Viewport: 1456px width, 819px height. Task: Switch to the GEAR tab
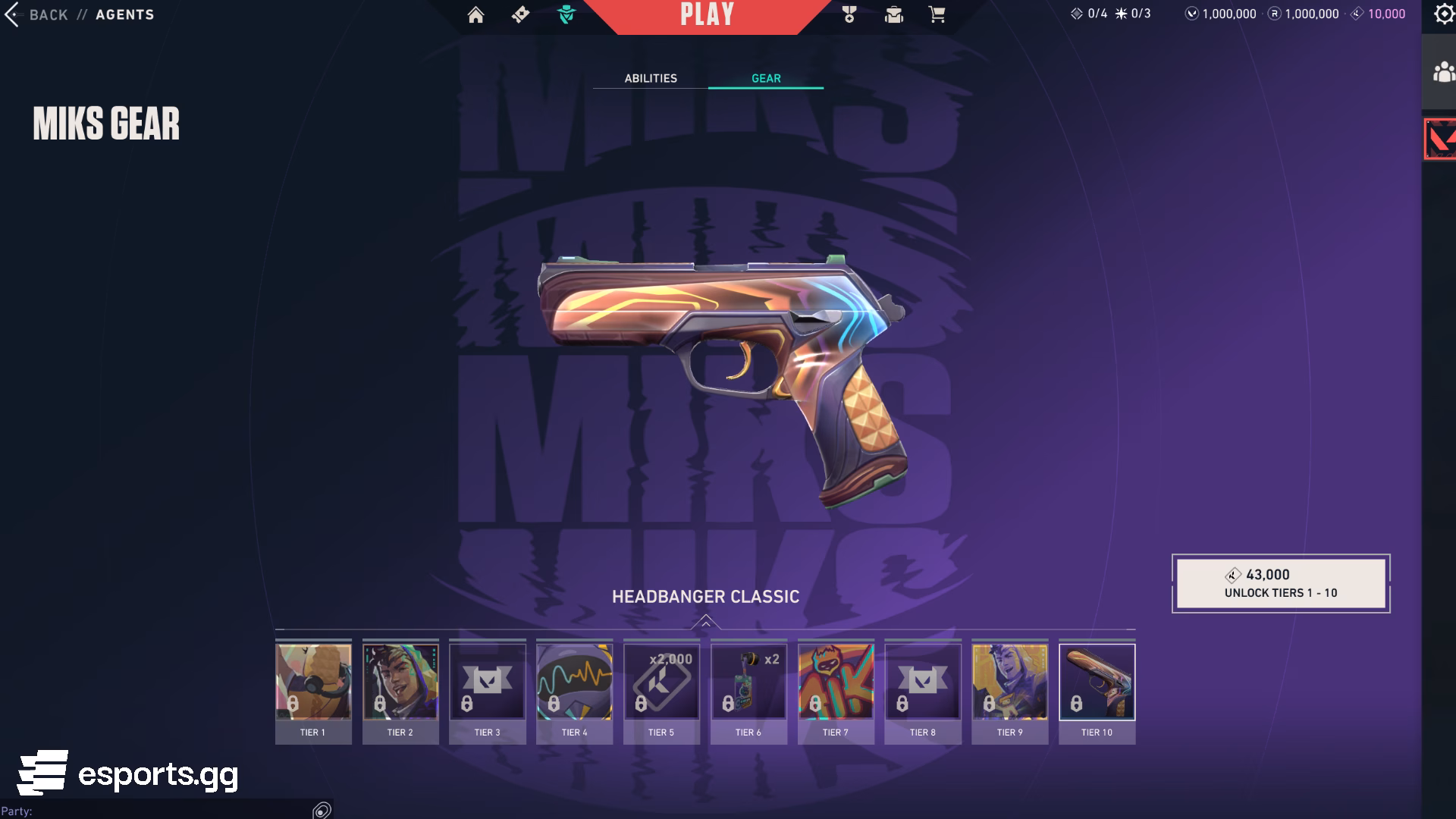coord(765,77)
